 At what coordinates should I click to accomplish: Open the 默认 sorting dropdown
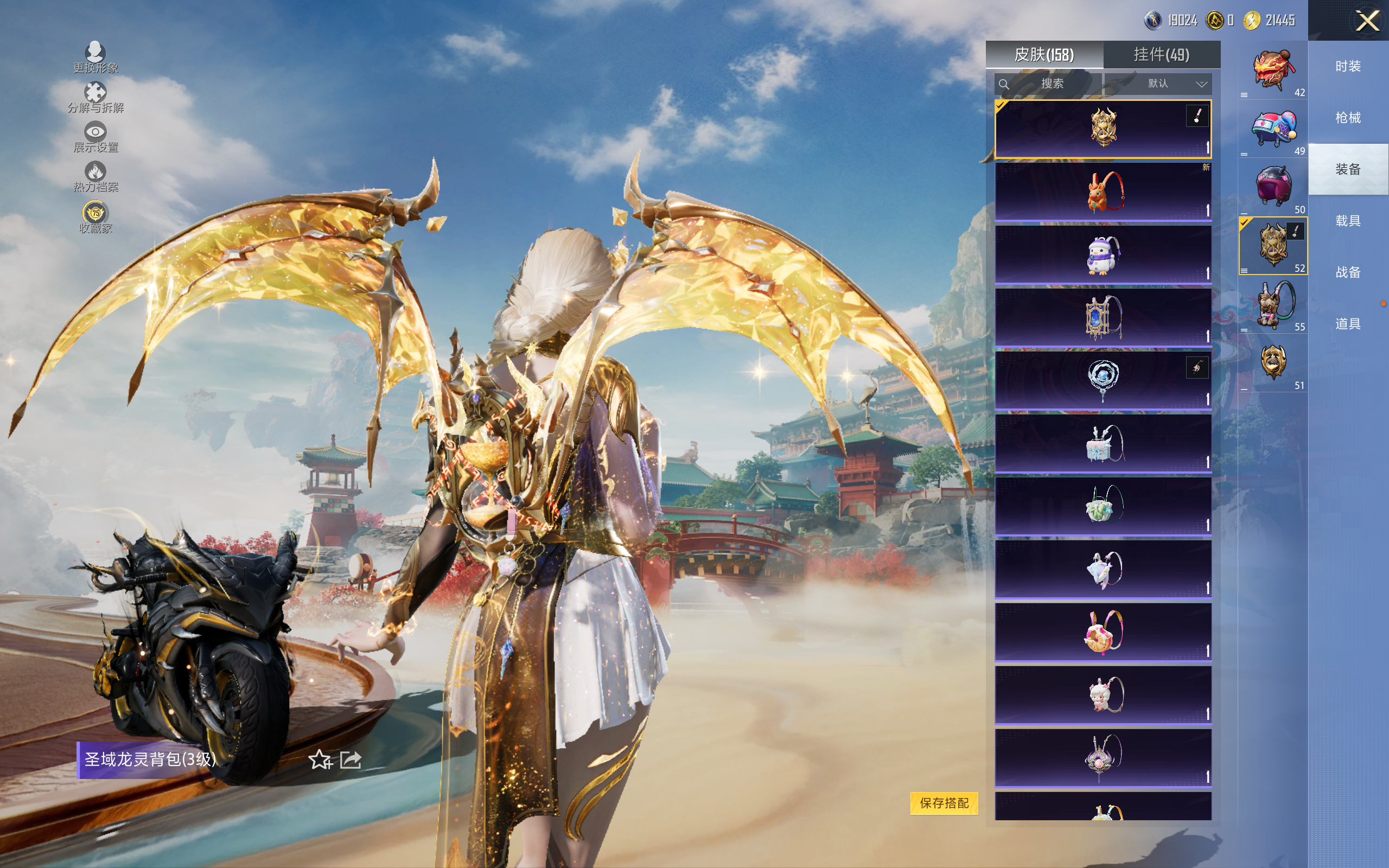click(x=1176, y=84)
